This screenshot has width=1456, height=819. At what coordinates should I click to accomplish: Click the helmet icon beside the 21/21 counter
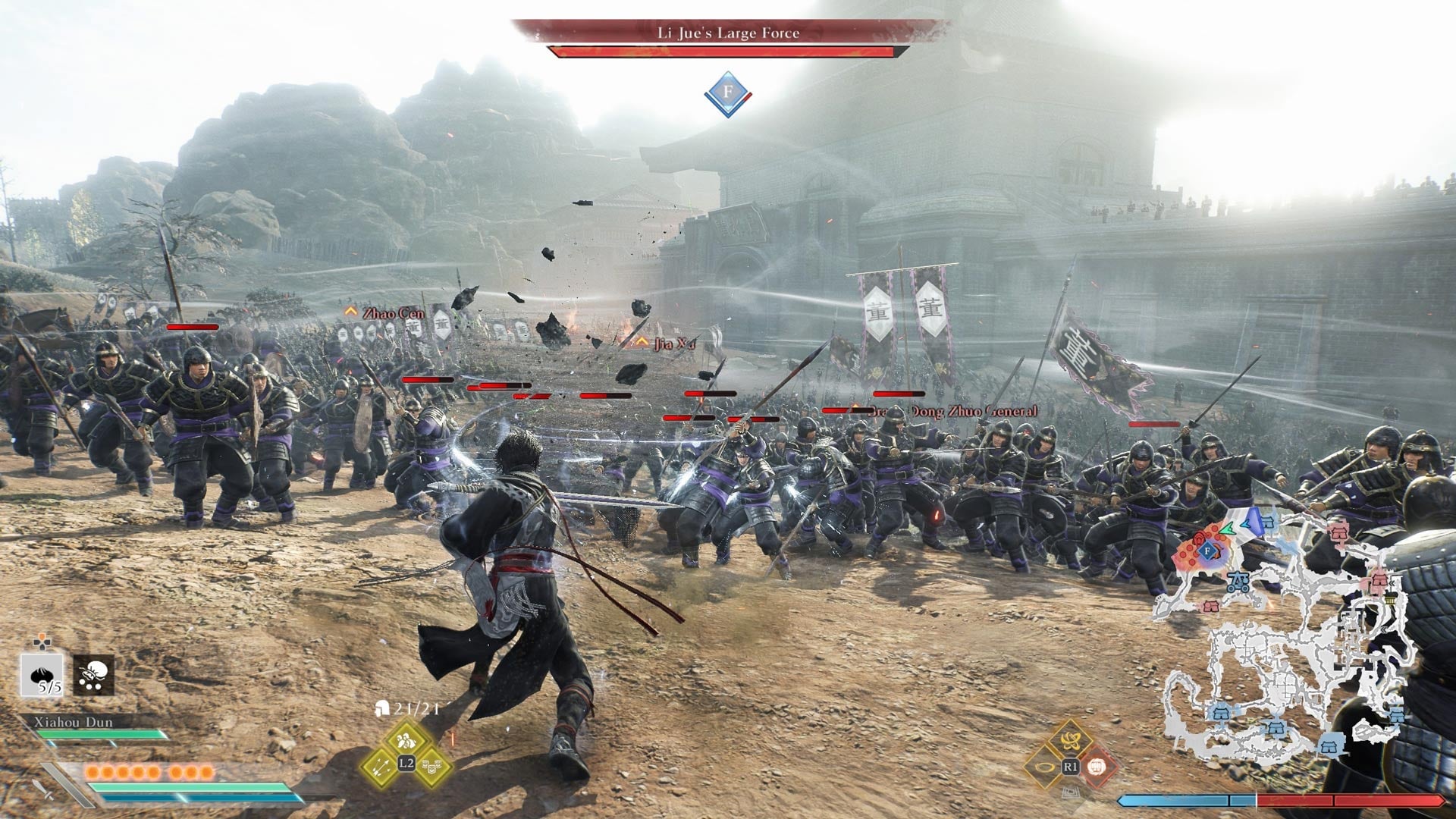tap(381, 709)
